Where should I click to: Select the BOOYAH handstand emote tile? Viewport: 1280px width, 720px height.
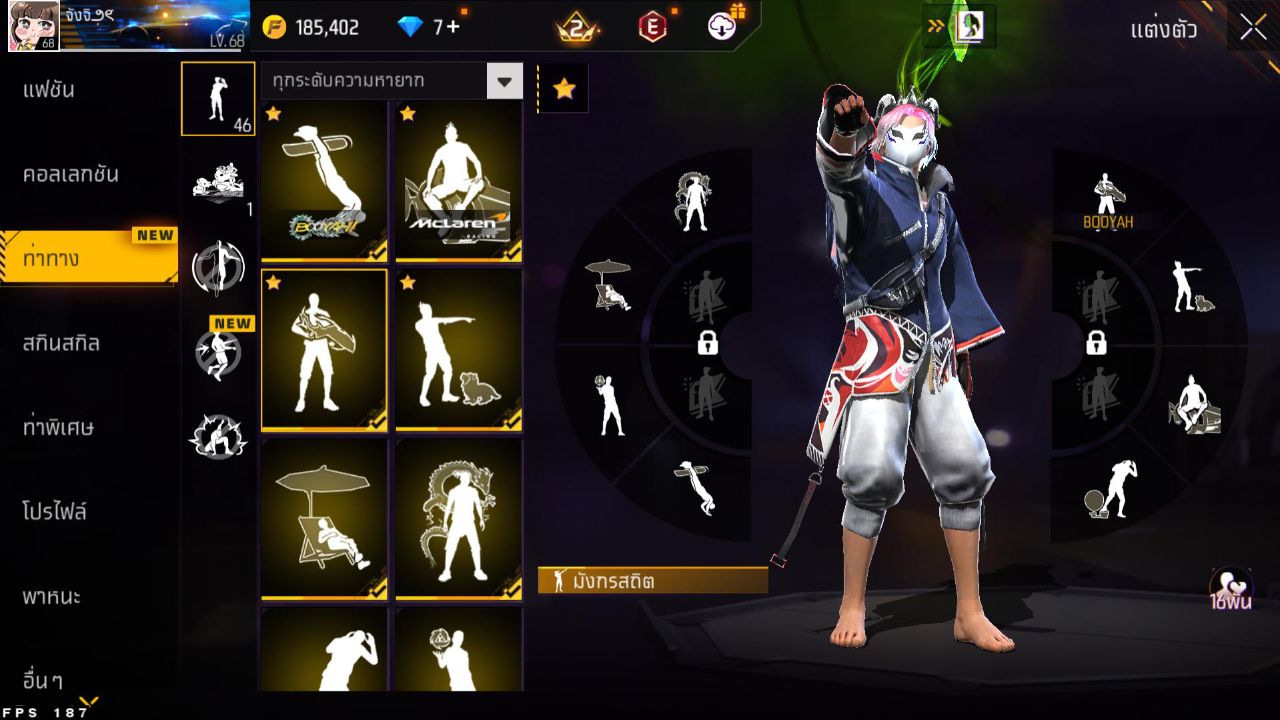[x=323, y=181]
